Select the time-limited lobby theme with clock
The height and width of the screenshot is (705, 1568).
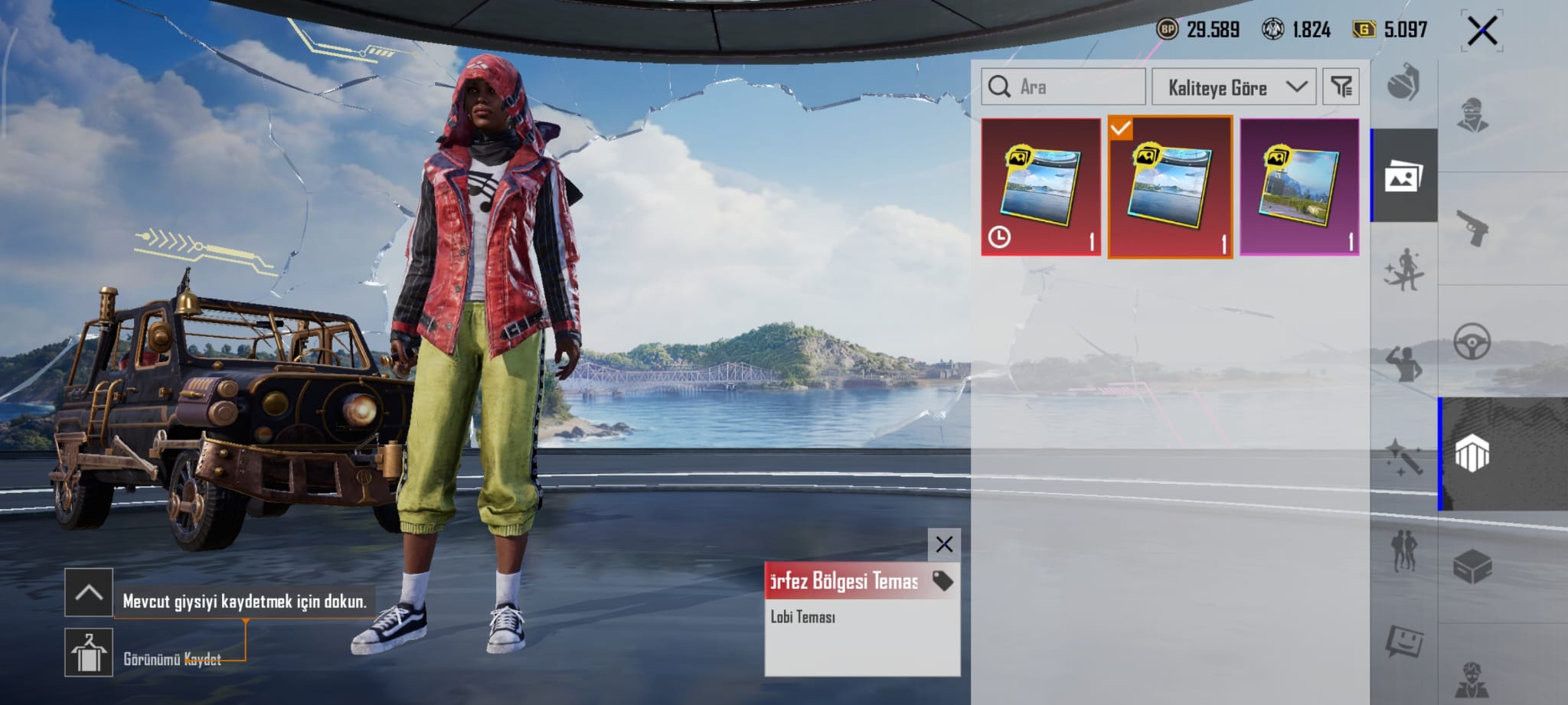click(1040, 187)
